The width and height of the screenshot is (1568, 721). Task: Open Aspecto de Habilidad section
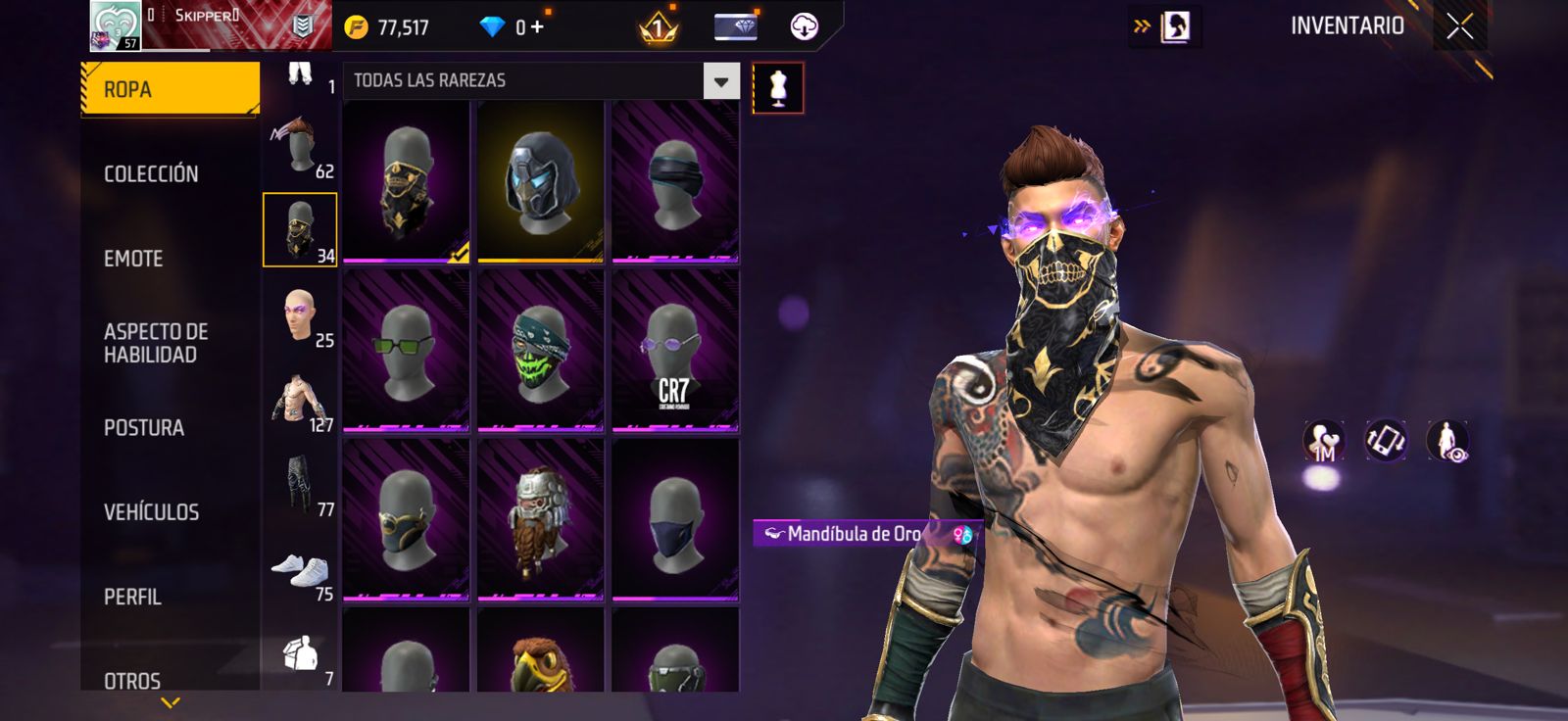coord(156,343)
